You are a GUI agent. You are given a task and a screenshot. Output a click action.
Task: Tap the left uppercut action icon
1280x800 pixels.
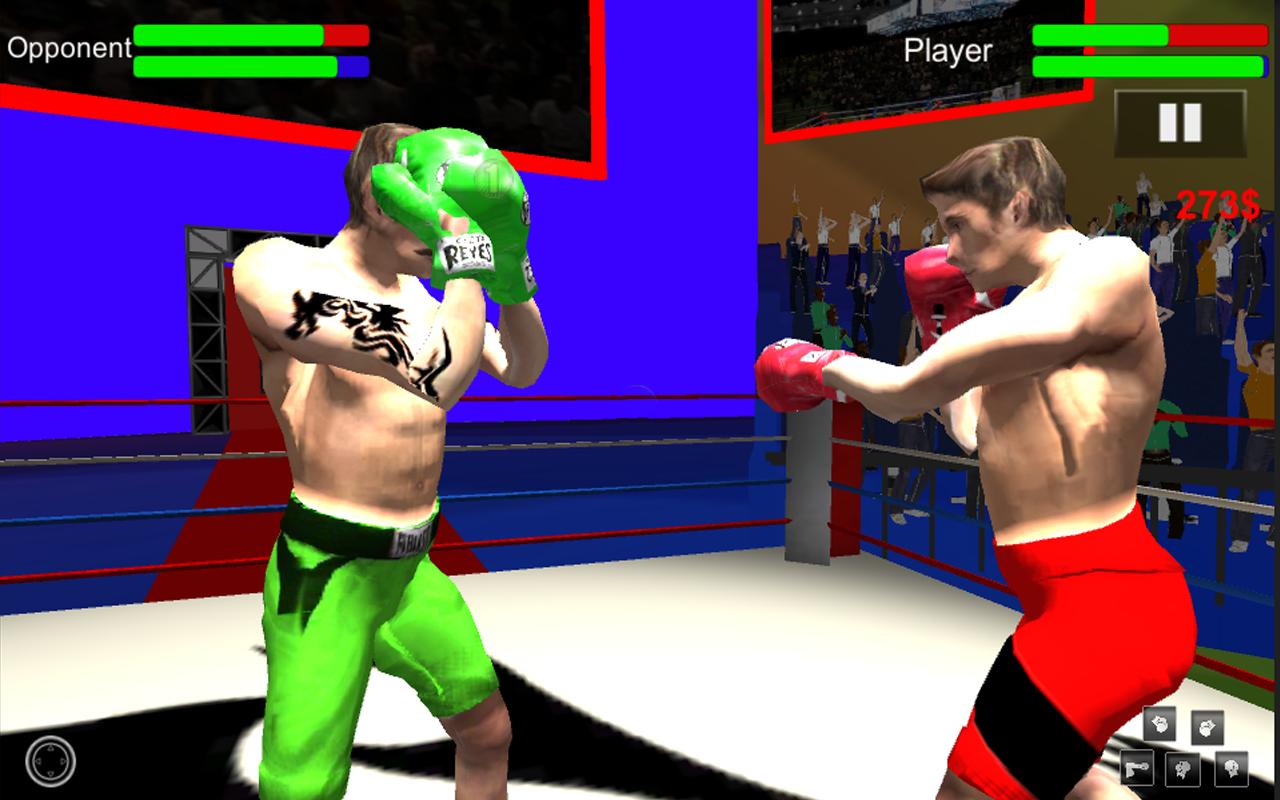(1183, 769)
